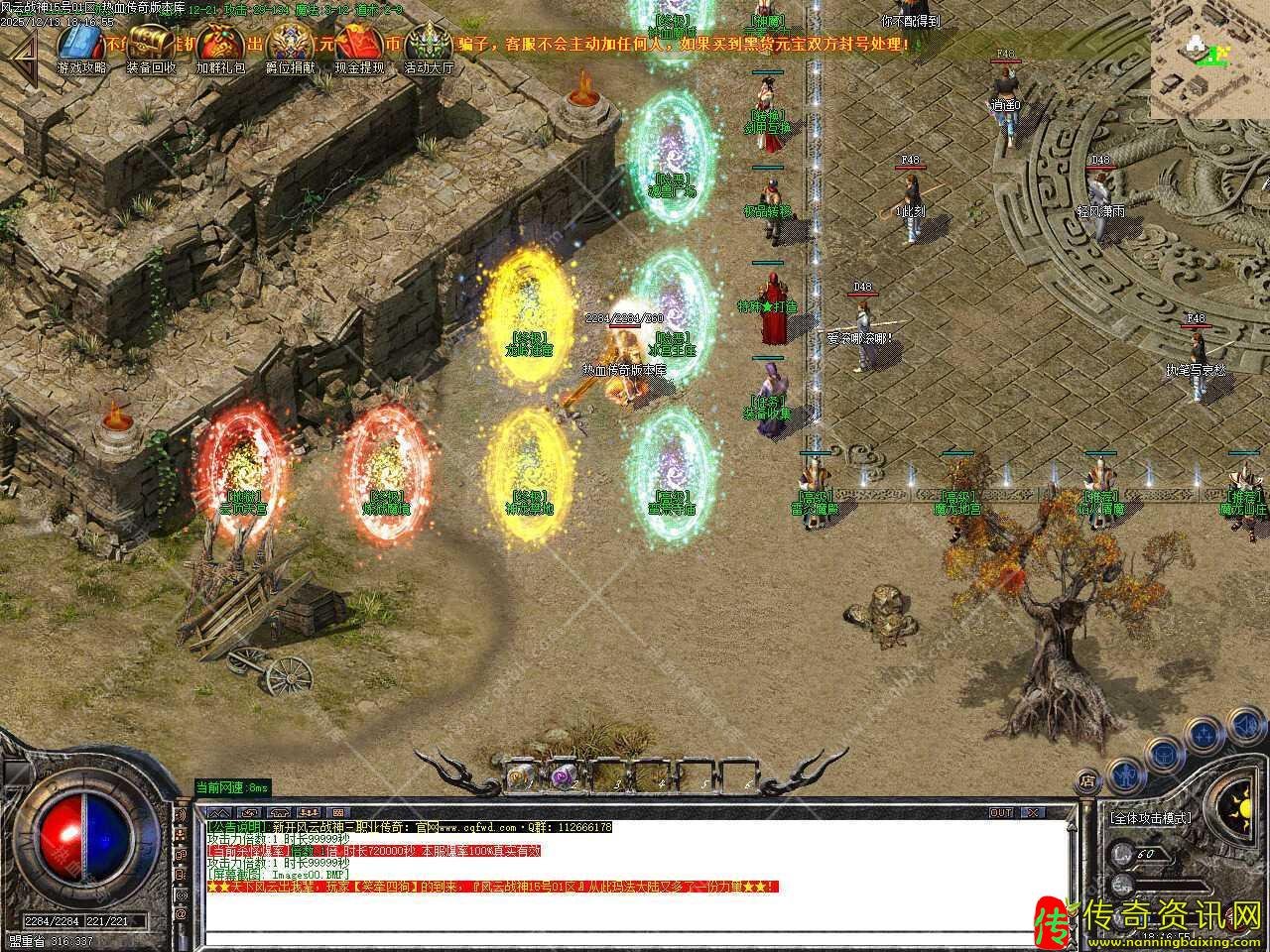Use the purple item in belt slot 2
Screen dimensions: 1270x952
pyautogui.click(x=567, y=777)
